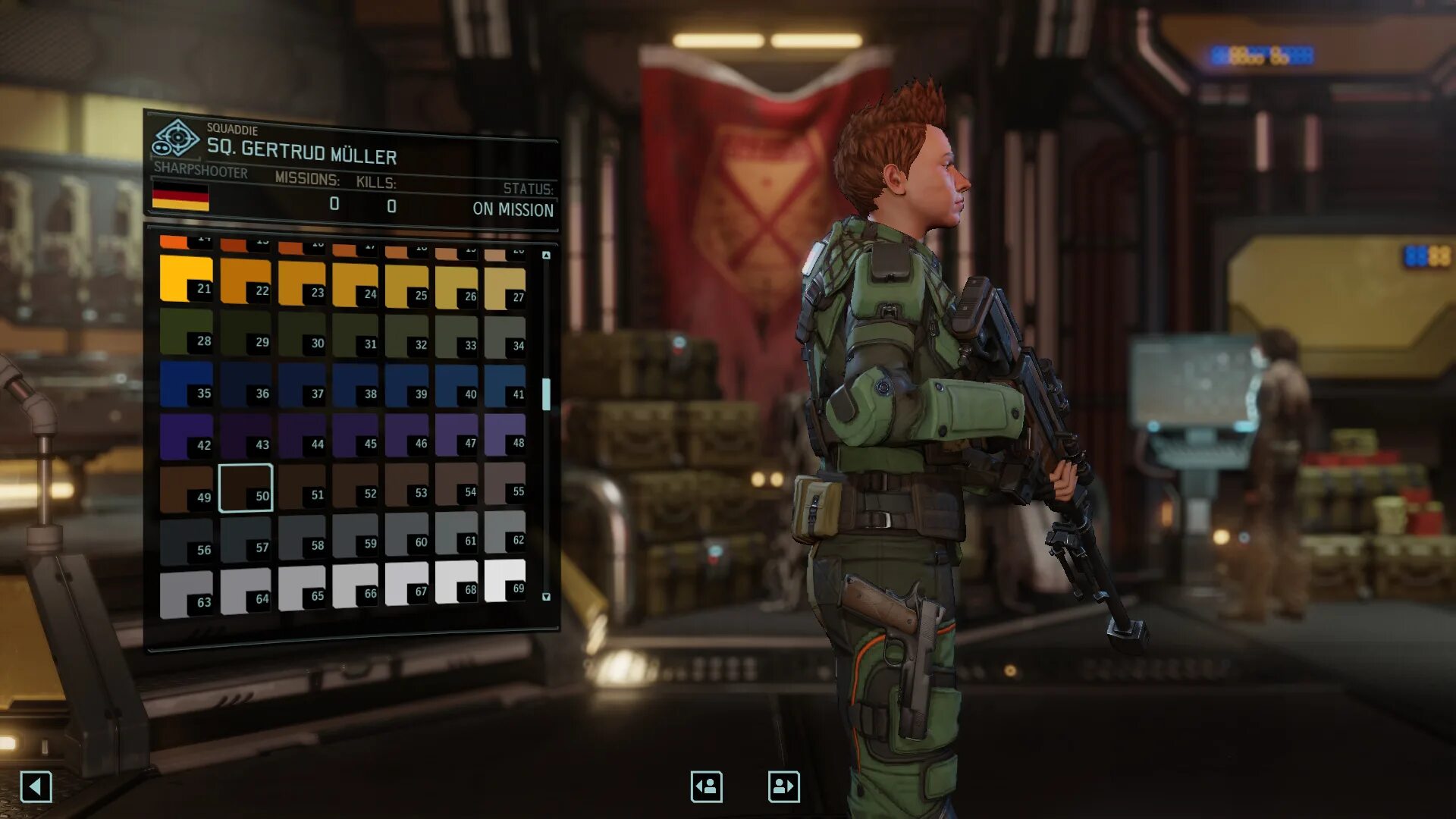Pick brown color swatch 53

406,485
